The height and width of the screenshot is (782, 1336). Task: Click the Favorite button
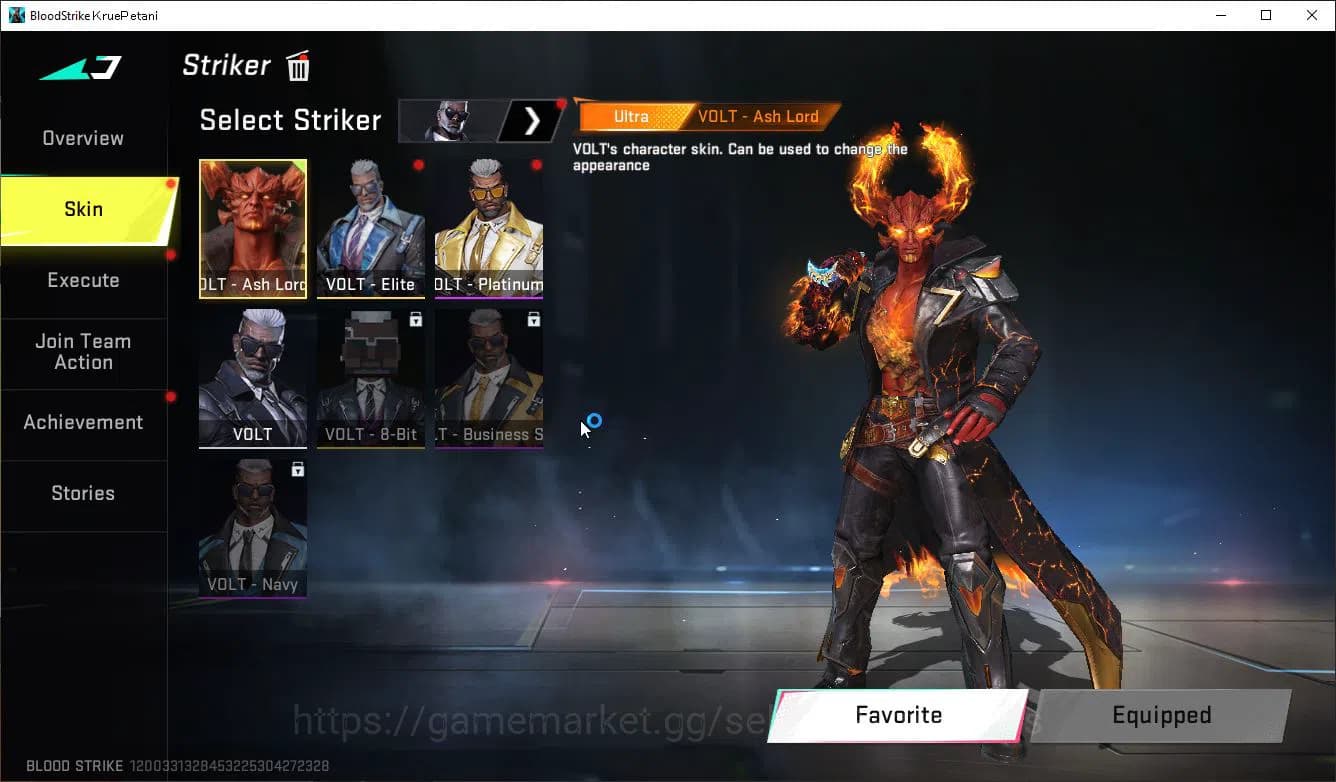[897, 715]
